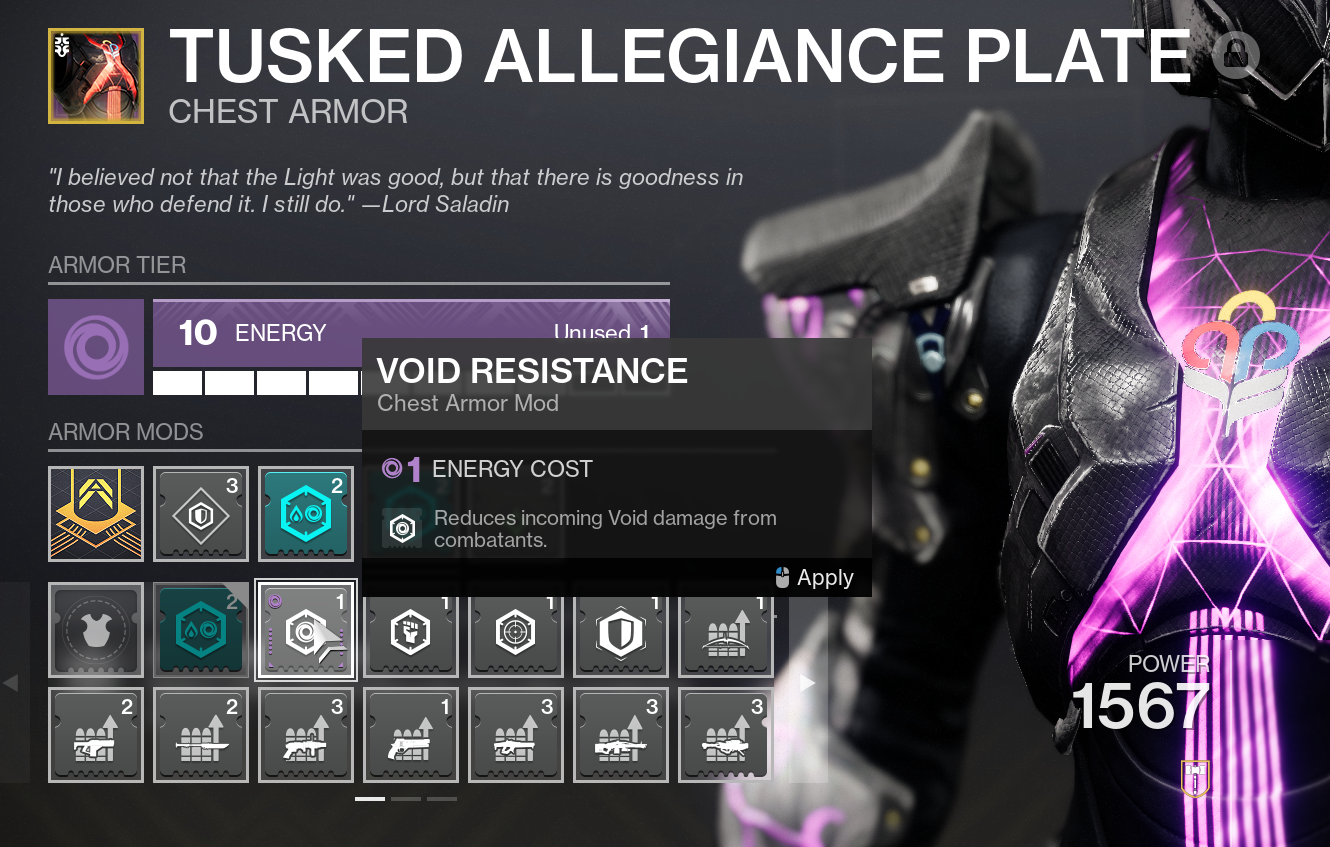Apply the Void Resistance mod
Screen dimensions: 1330x847
[x=825, y=577]
